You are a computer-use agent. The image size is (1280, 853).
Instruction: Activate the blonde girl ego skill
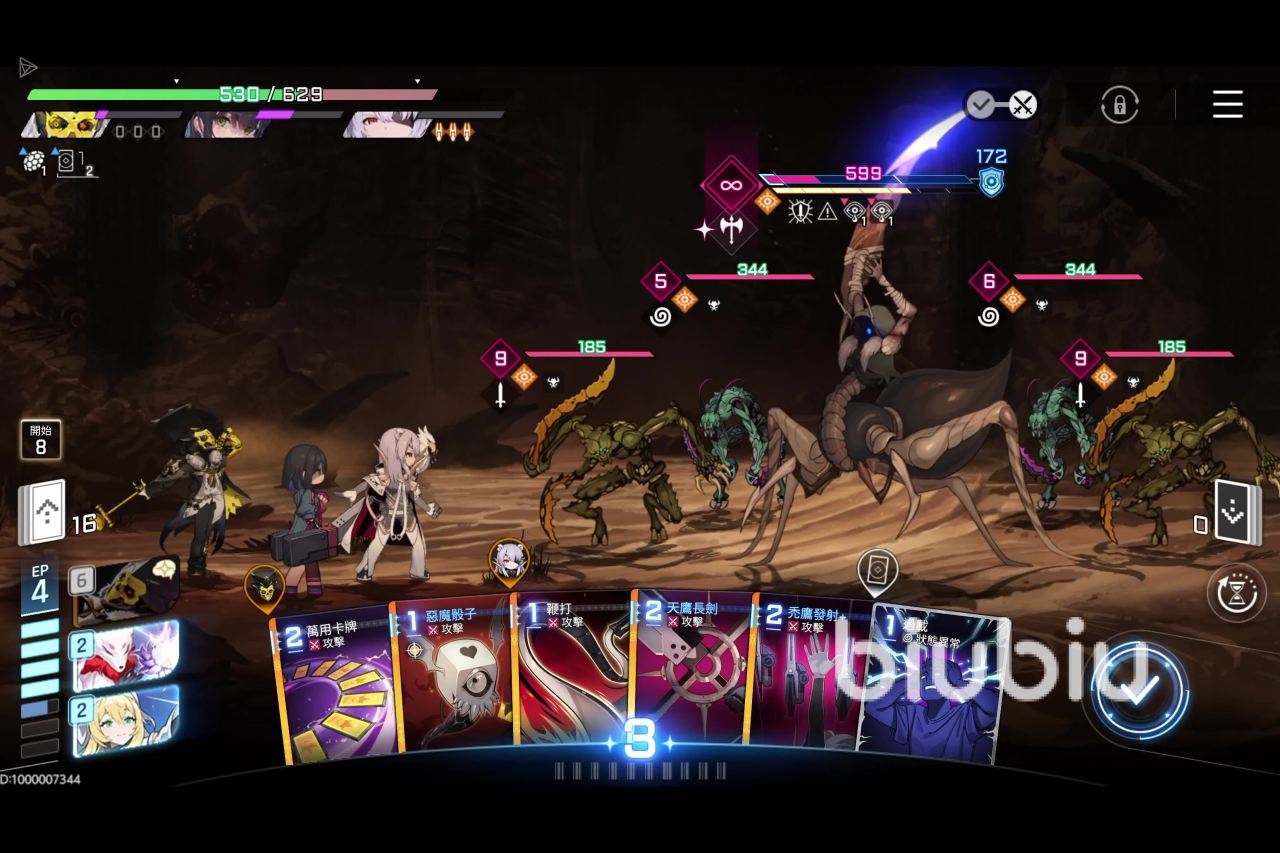[125, 720]
